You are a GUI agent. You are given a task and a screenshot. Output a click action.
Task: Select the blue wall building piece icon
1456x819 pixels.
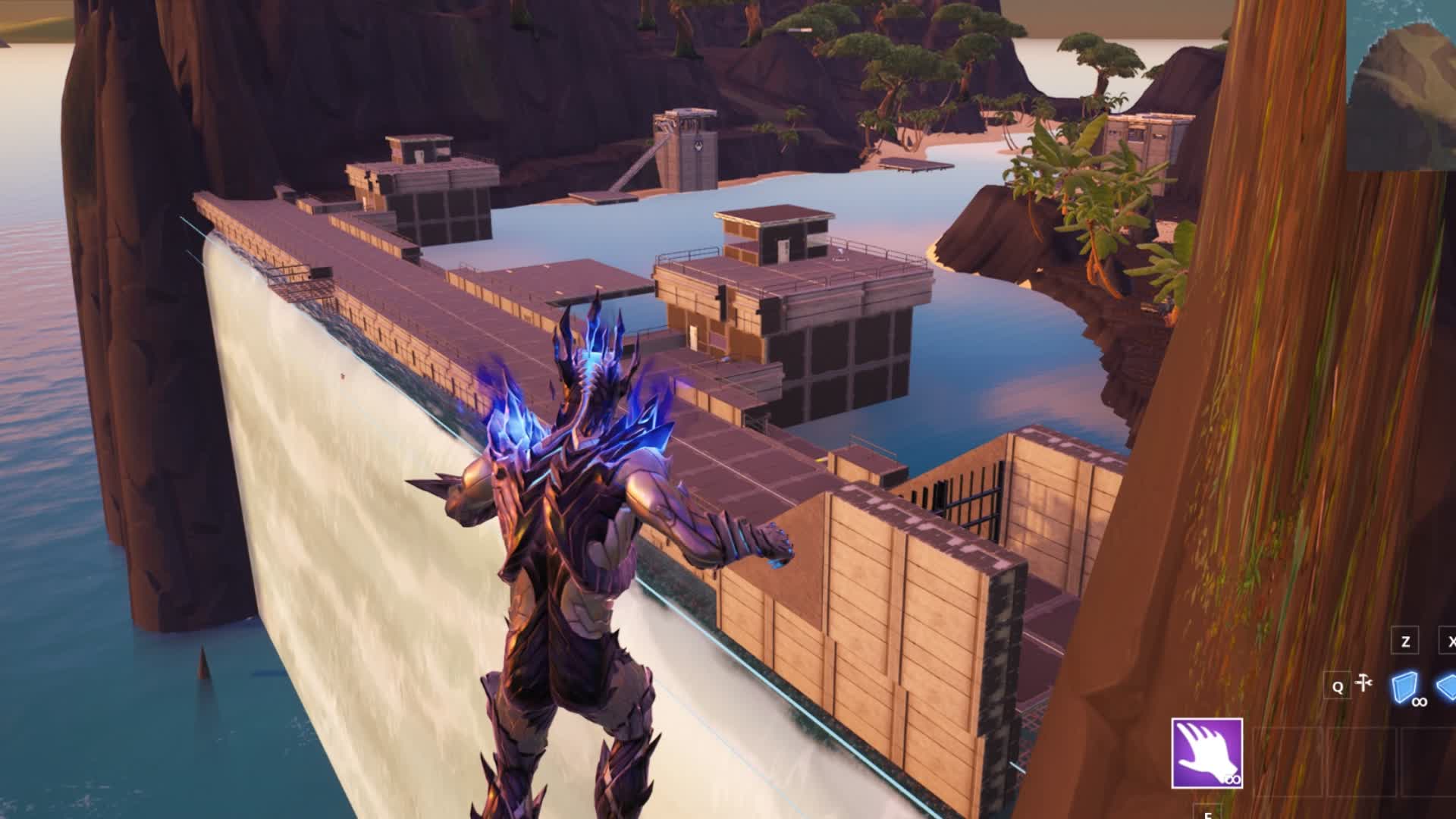click(1403, 686)
